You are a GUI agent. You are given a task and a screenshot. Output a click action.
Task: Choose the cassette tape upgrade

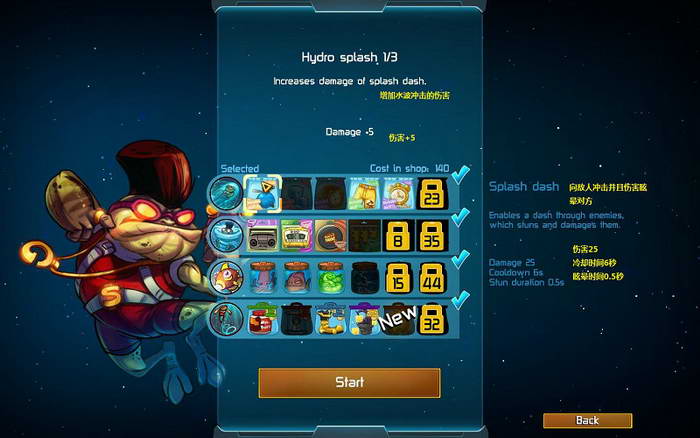(x=297, y=235)
